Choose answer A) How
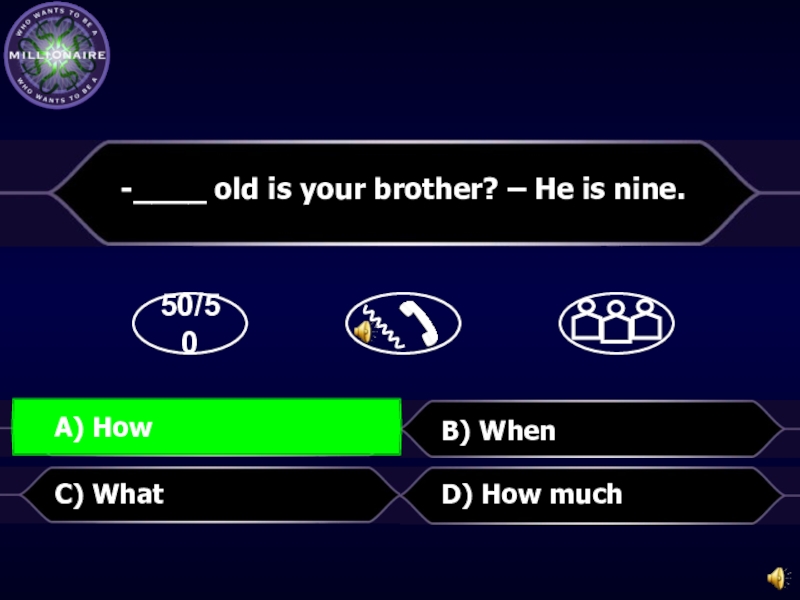Screen dimensions: 800x600 (206, 428)
